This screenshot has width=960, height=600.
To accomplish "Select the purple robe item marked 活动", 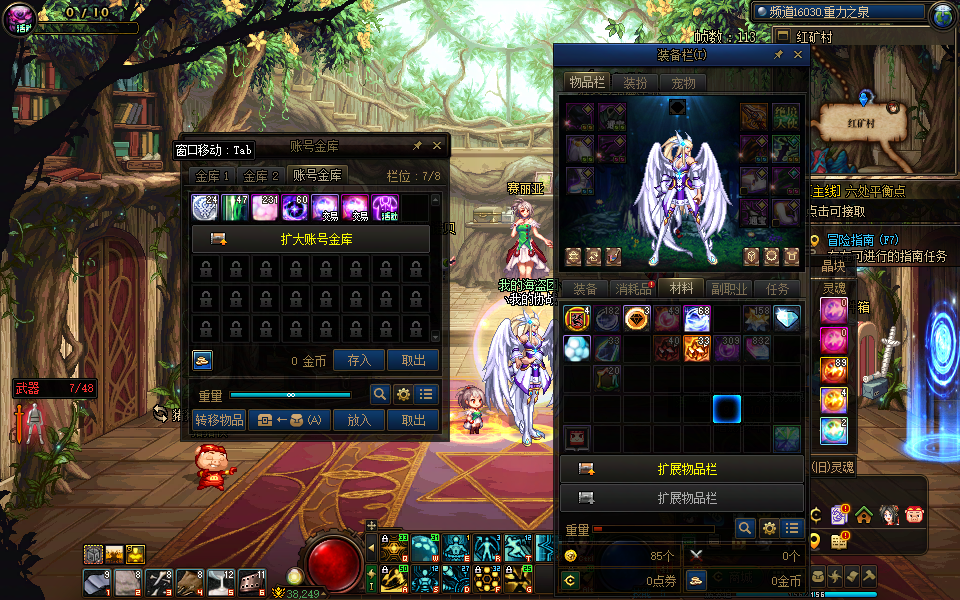I will pos(385,208).
